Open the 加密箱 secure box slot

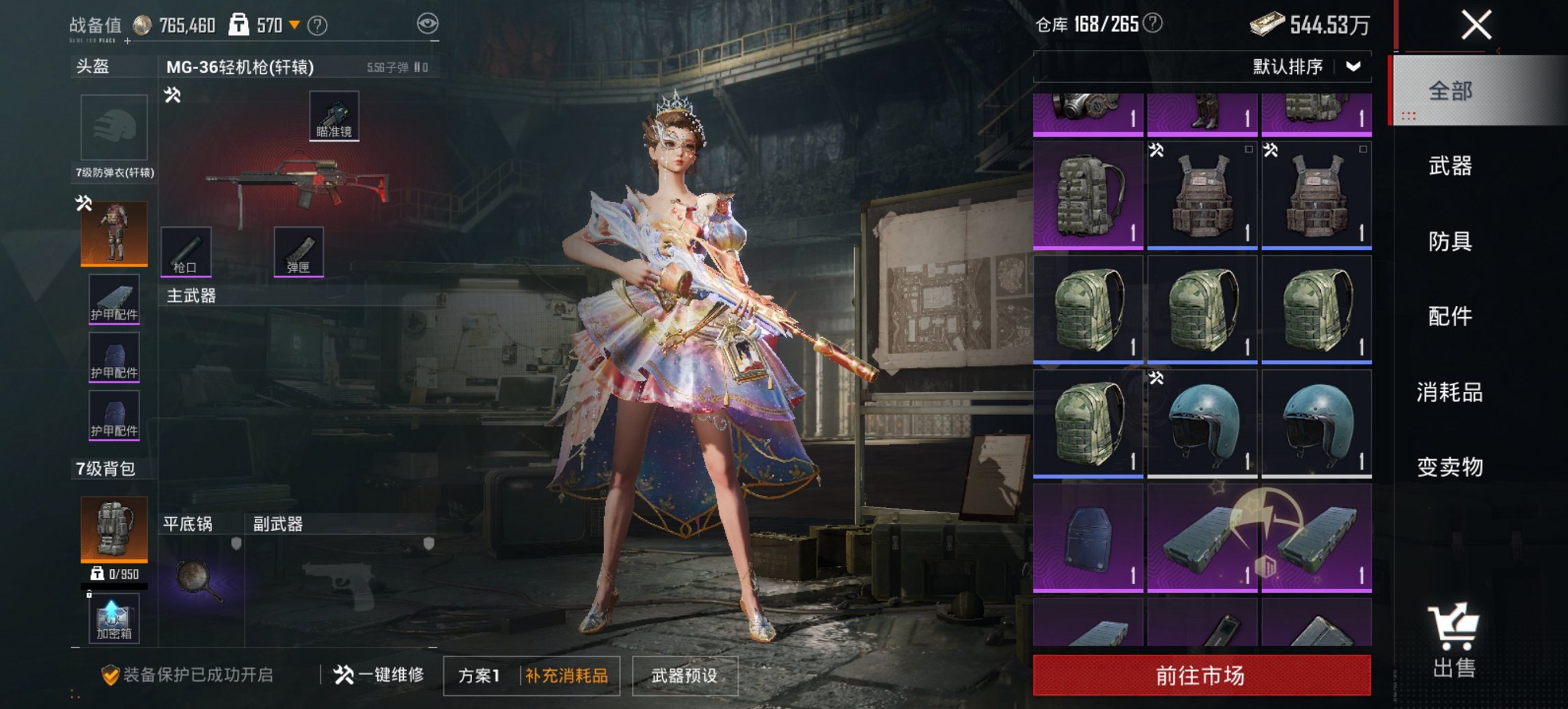pyautogui.click(x=113, y=618)
